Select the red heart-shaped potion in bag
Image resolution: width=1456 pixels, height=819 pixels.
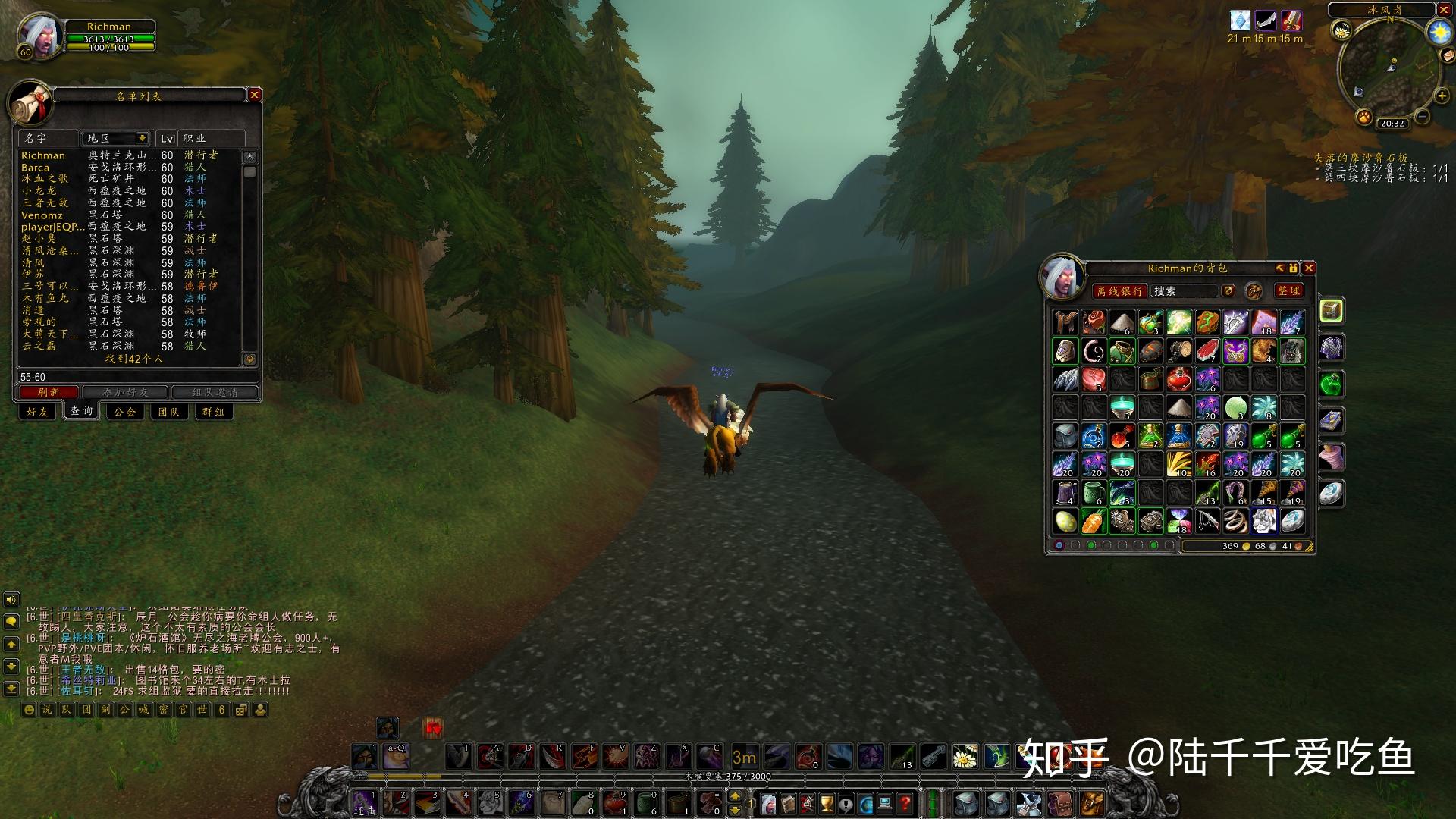click(1178, 378)
